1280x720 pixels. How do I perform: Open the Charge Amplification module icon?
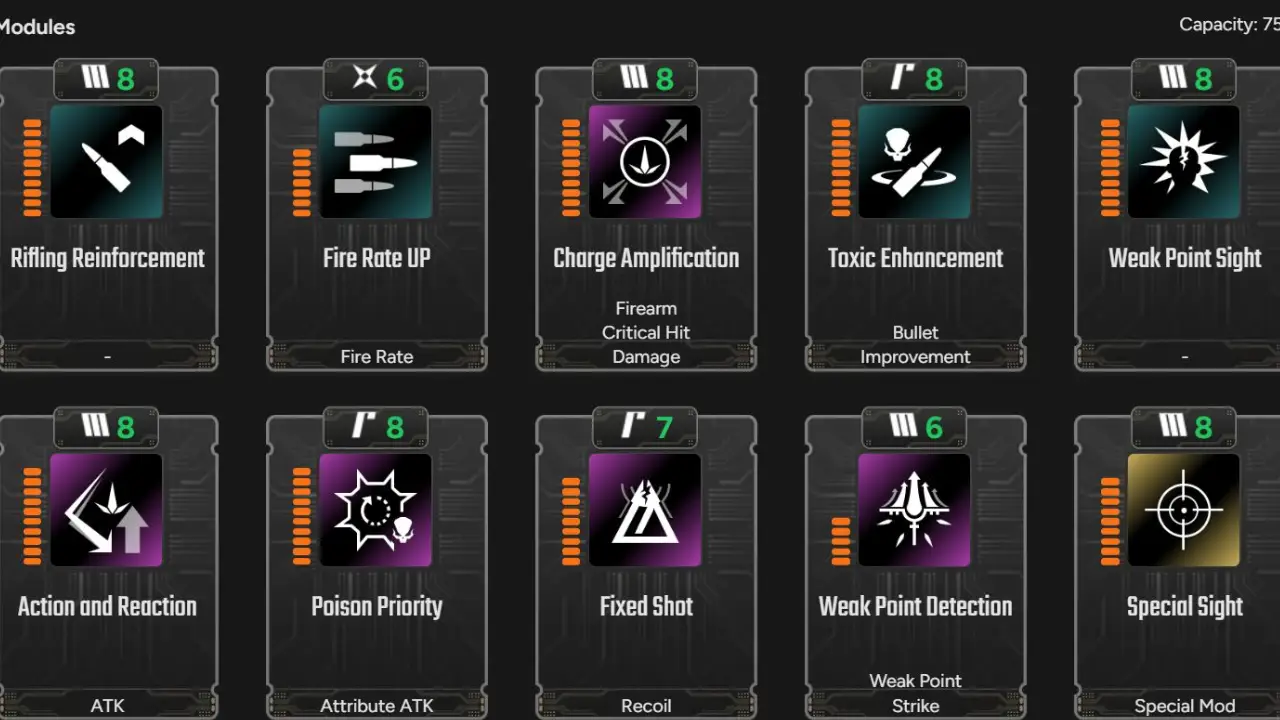[645, 161]
